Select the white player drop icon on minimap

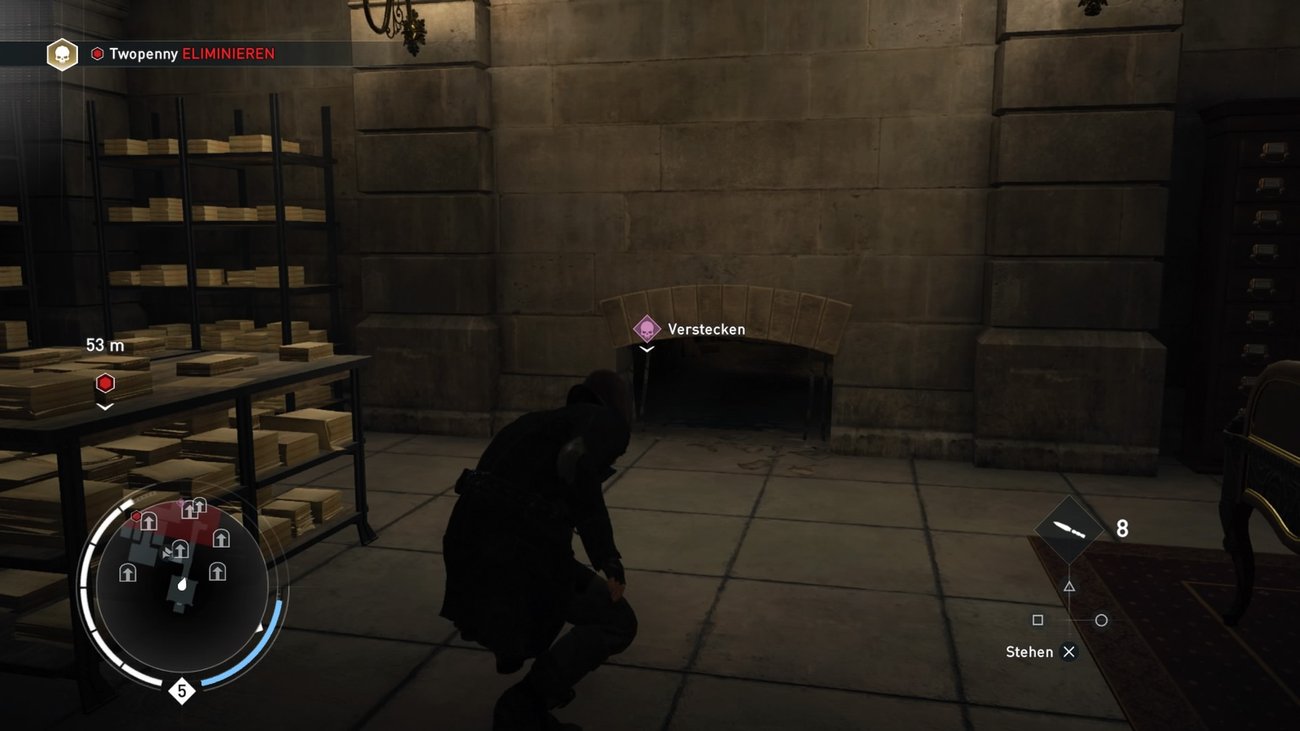click(x=181, y=585)
